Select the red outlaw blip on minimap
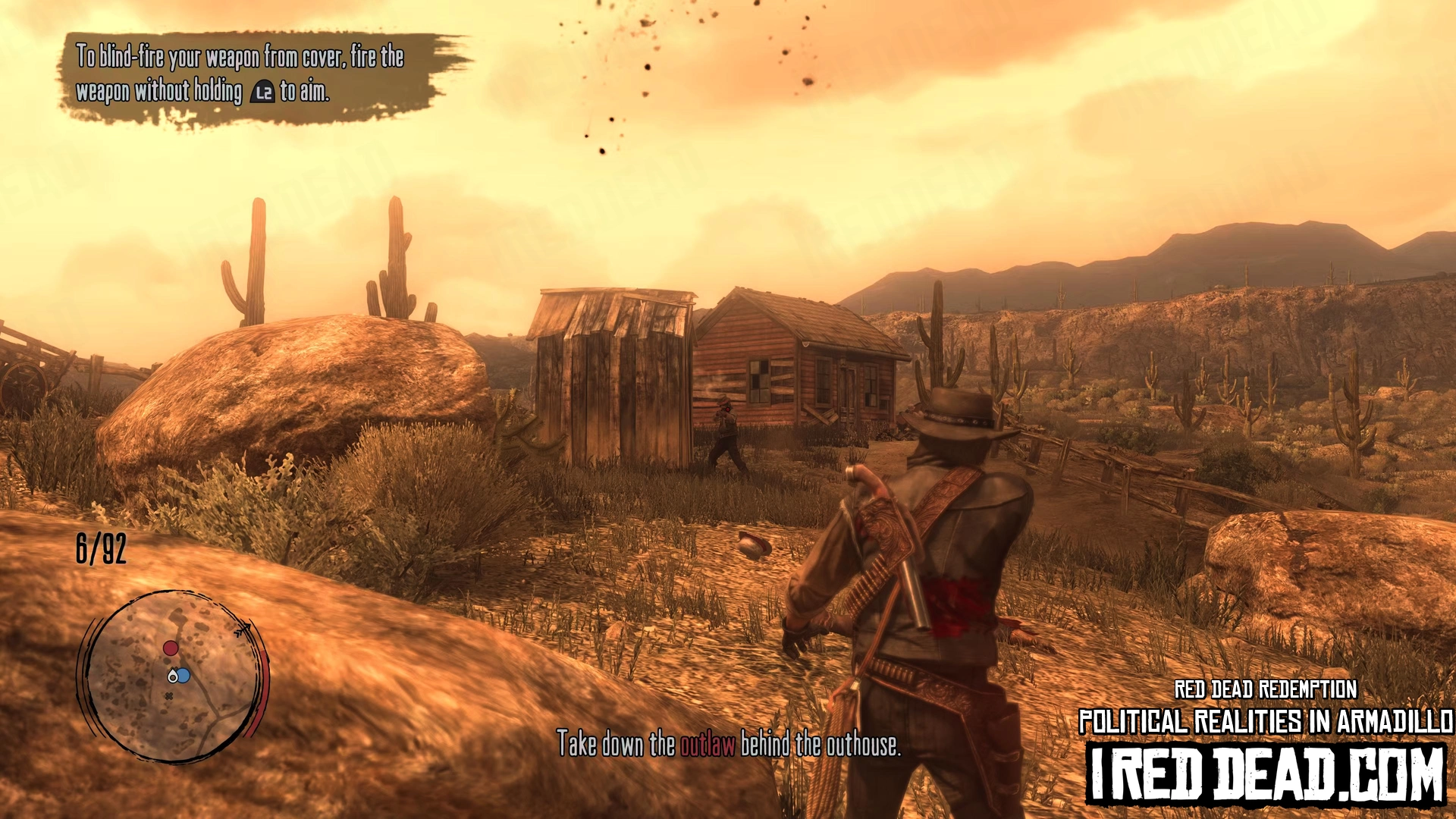This screenshot has width=1456, height=819. 171,648
